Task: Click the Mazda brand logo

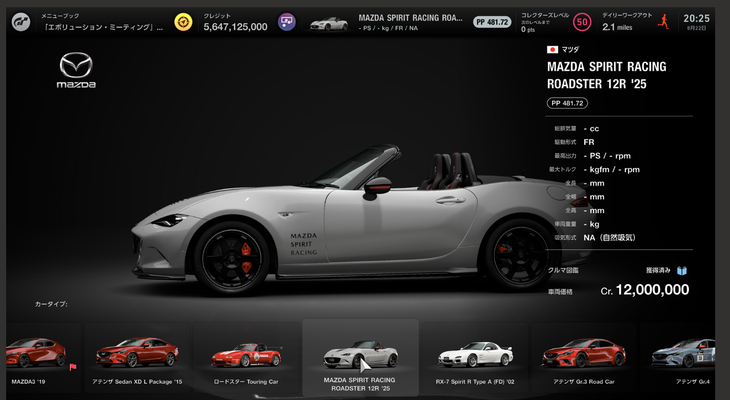Action: 76,71
